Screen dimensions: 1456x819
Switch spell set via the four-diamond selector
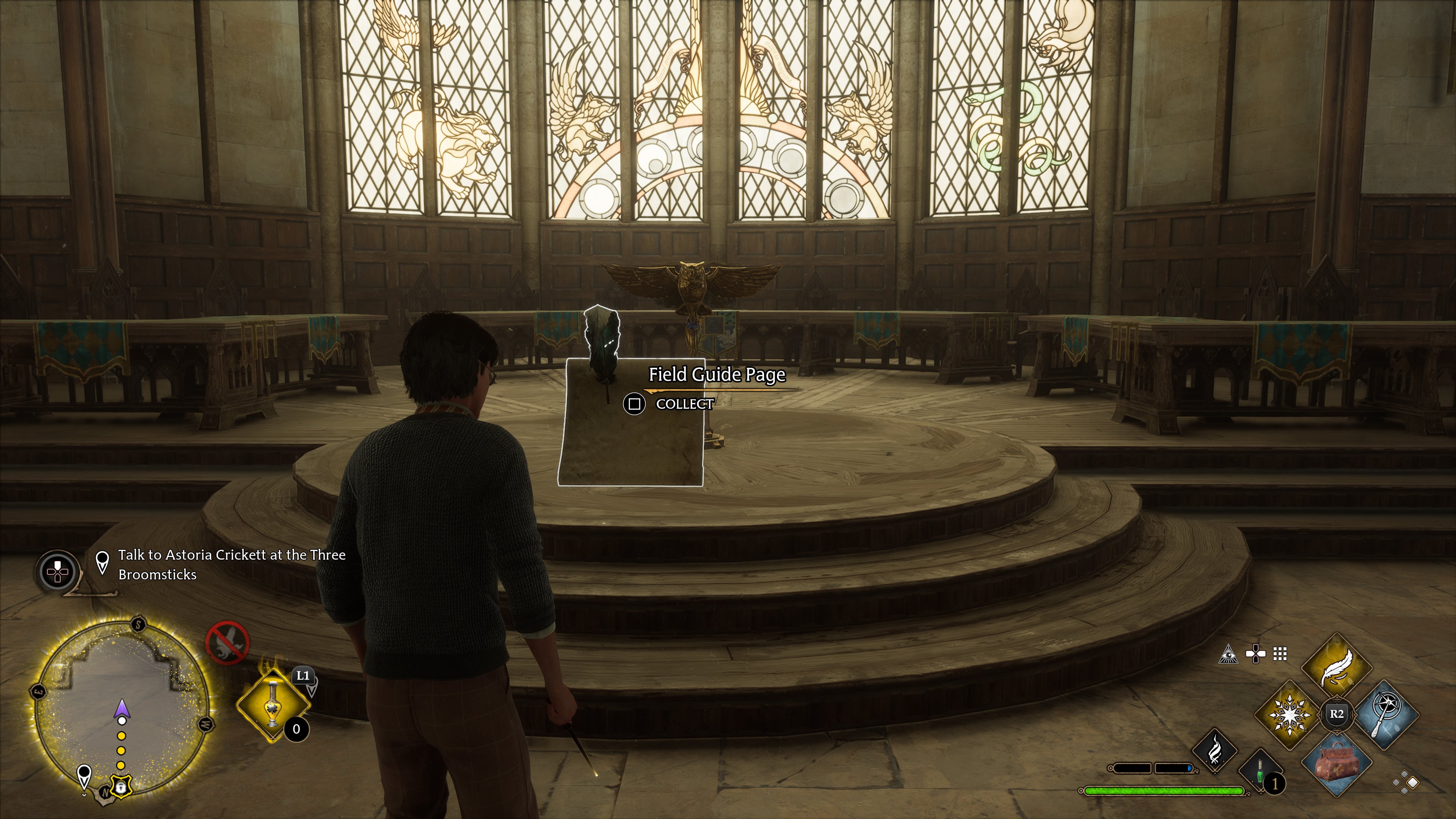pyautogui.click(x=1405, y=783)
